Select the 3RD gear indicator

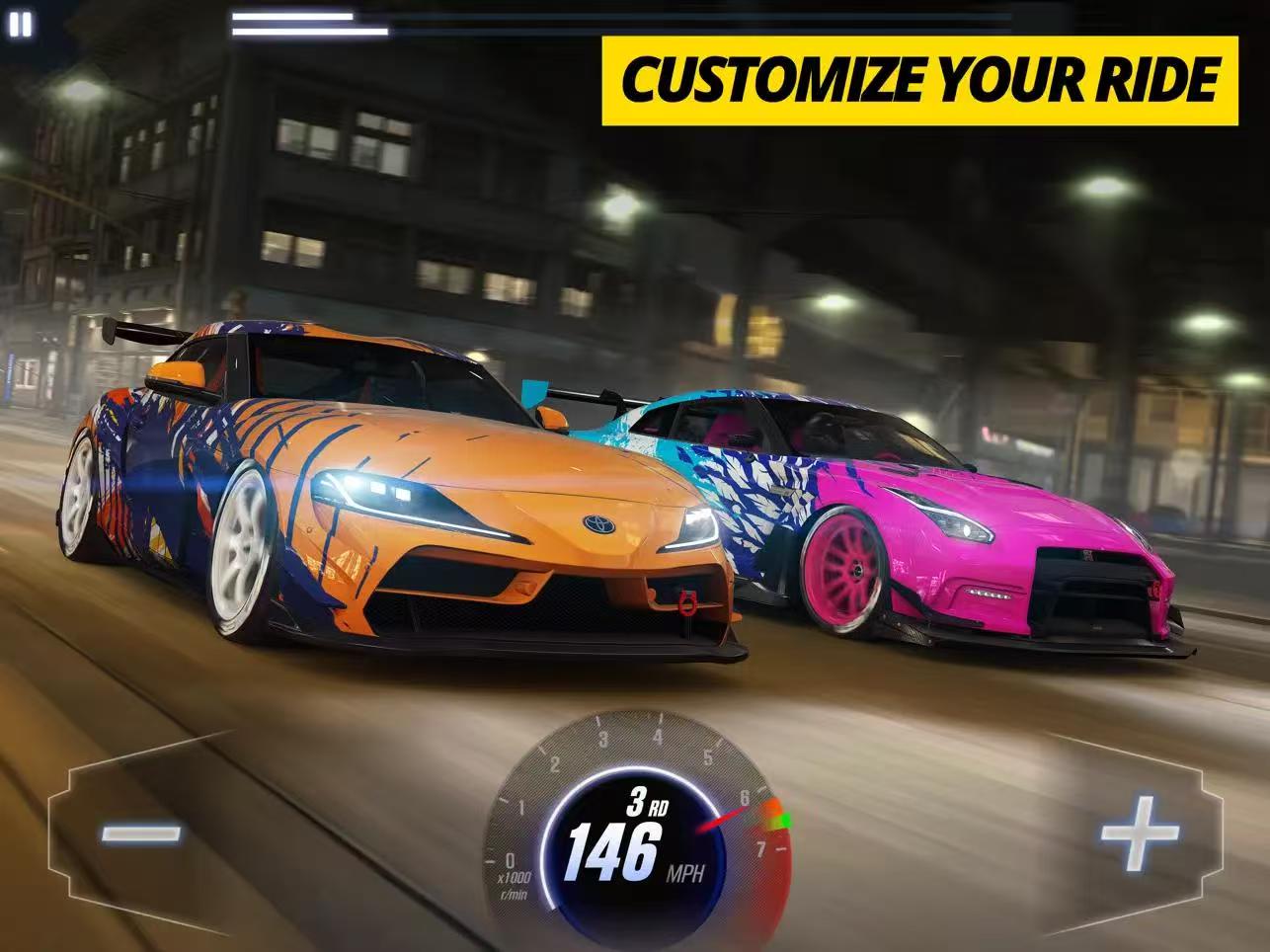tap(647, 804)
